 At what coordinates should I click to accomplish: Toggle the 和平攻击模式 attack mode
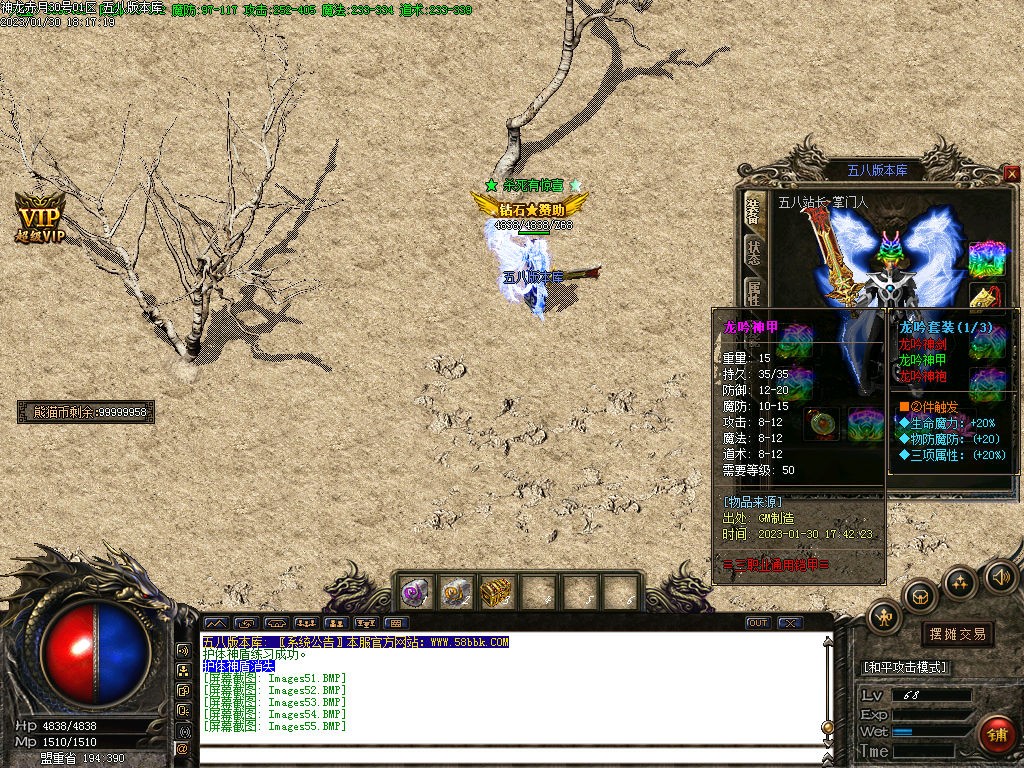[906, 667]
